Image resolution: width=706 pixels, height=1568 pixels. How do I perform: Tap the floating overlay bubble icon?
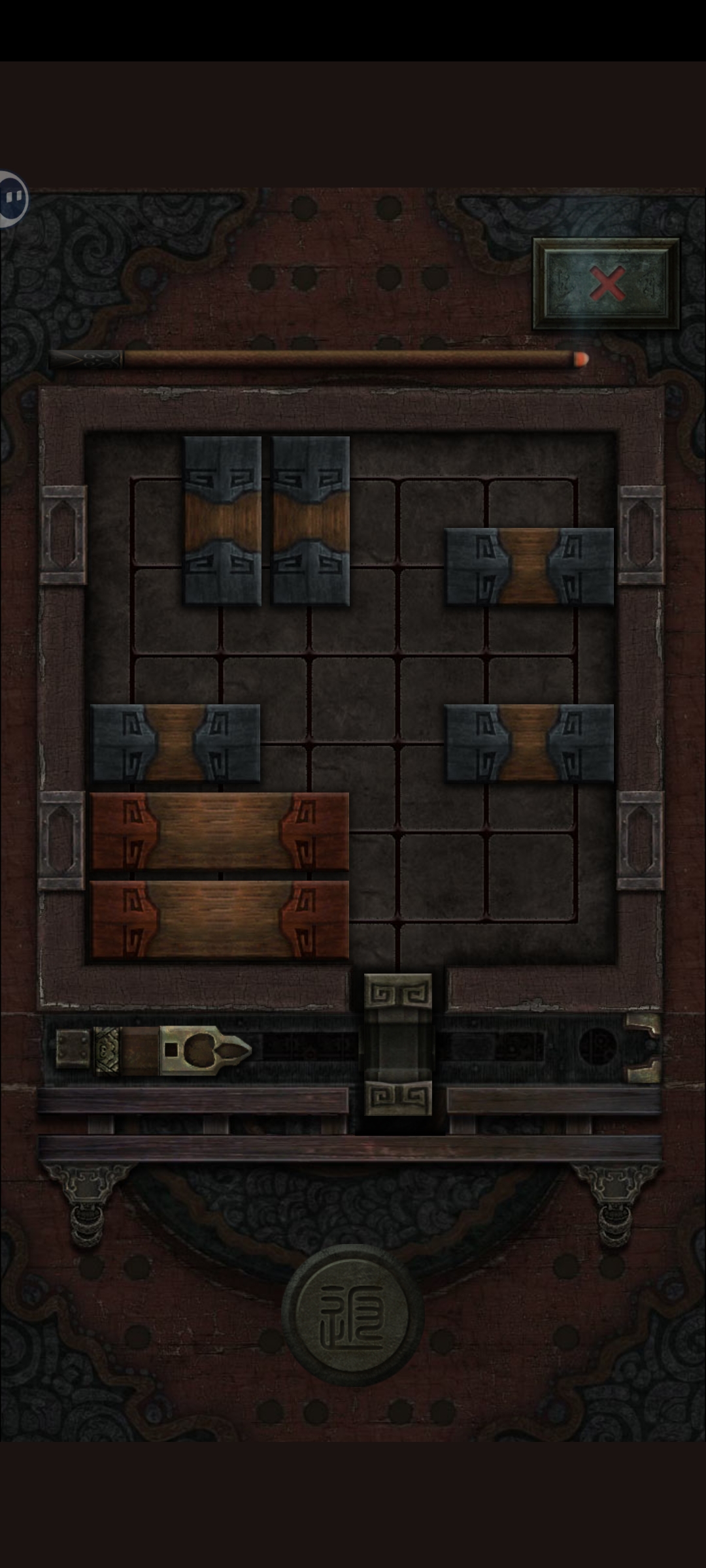(x=12, y=198)
